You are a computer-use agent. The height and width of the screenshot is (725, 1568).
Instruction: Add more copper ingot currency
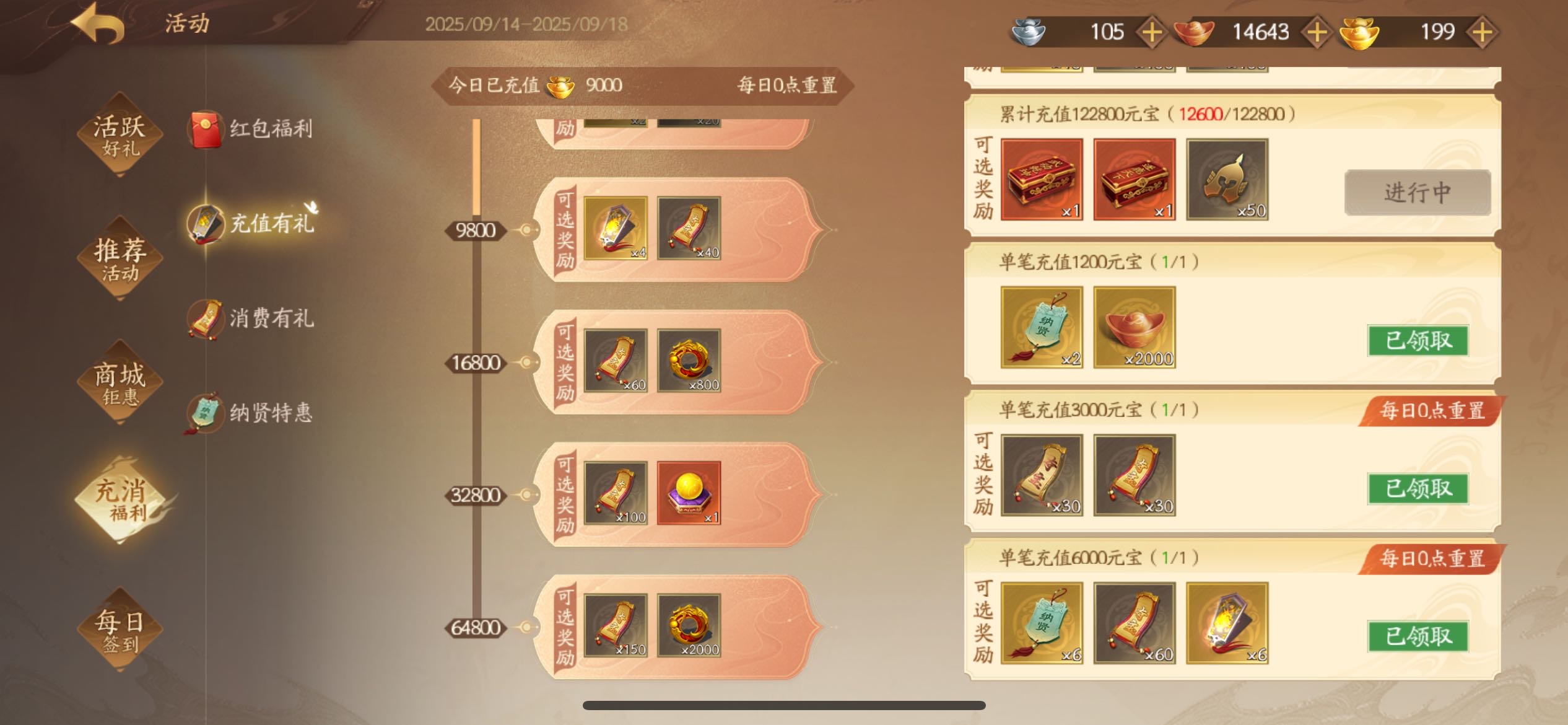1317,32
